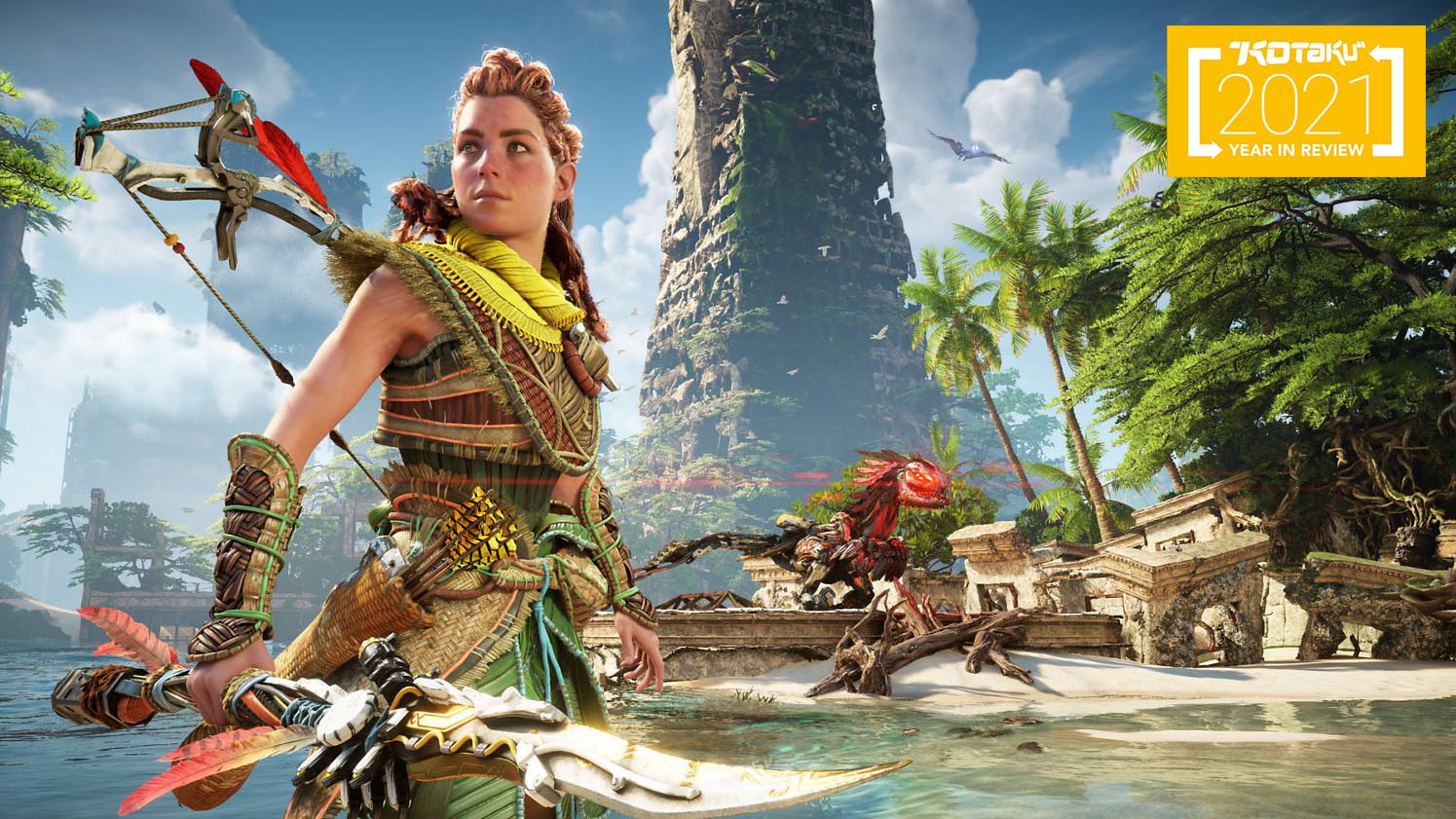Click the Kotaku 2021 Year in Review badge
This screenshot has width=1456, height=819.
(x=1295, y=101)
